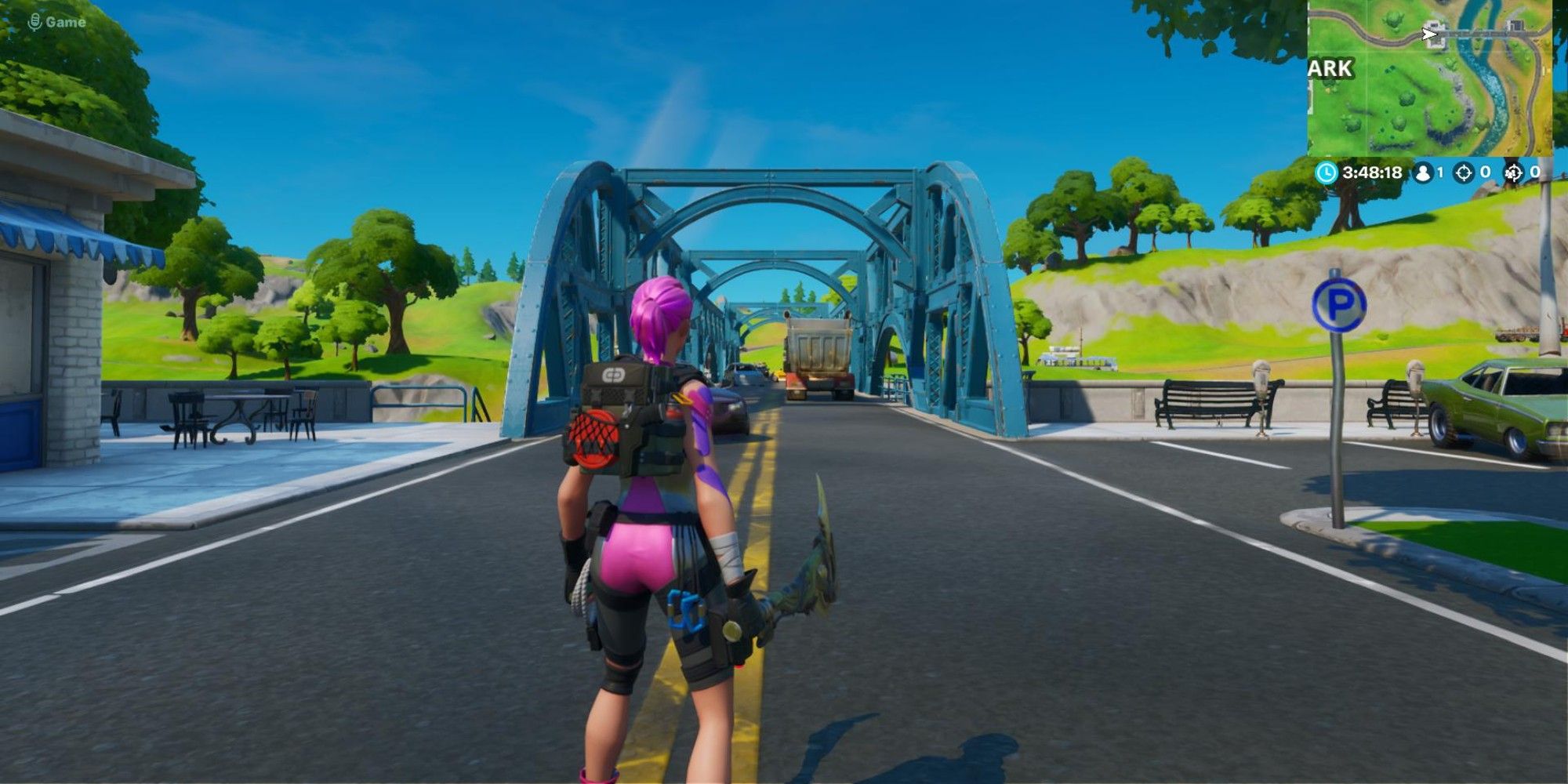Click the bridge shown on the minimap
This screenshot has height=784, width=1568.
1473,33
